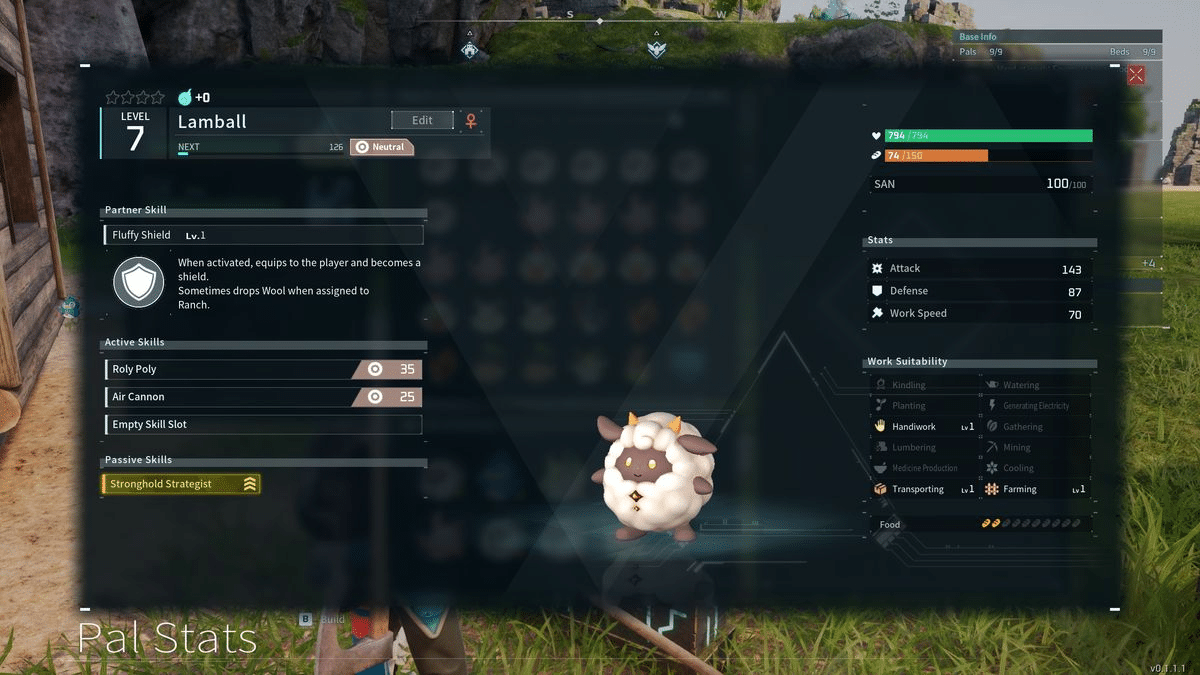Click the Edit name button
The width and height of the screenshot is (1200, 675).
pyautogui.click(x=422, y=120)
